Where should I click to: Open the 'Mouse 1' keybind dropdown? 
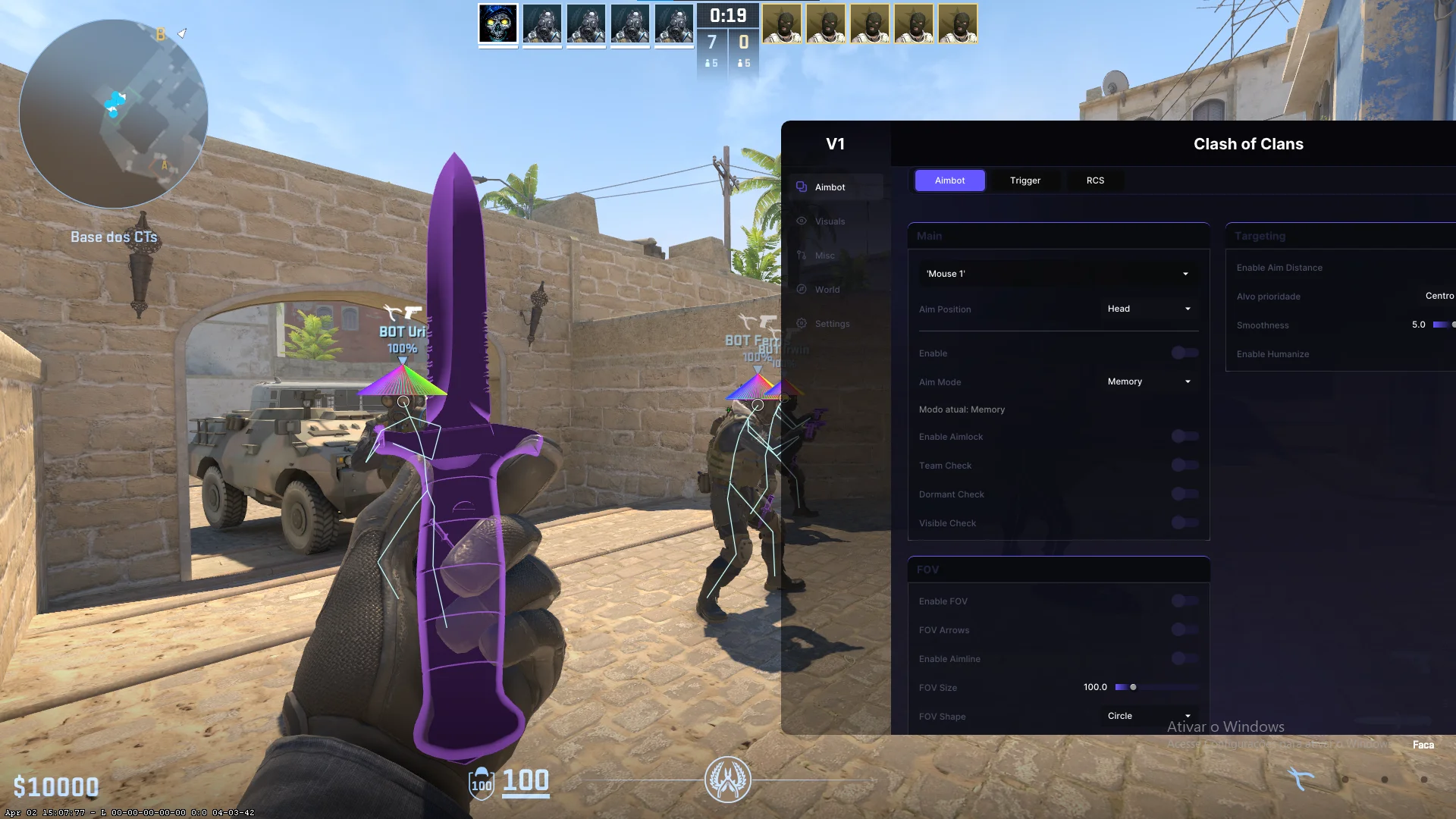click(x=1058, y=273)
